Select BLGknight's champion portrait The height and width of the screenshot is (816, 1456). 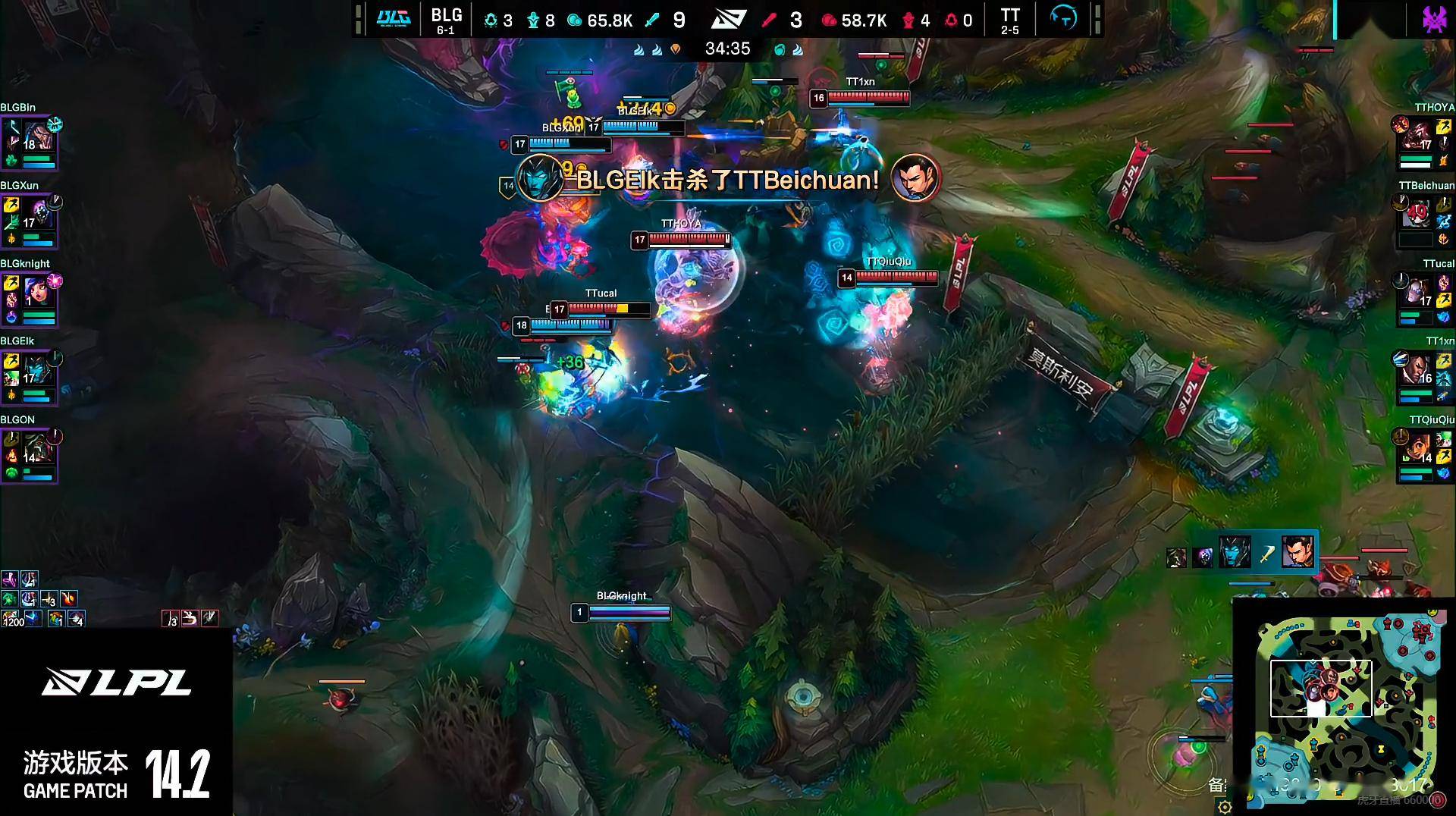click(39, 293)
